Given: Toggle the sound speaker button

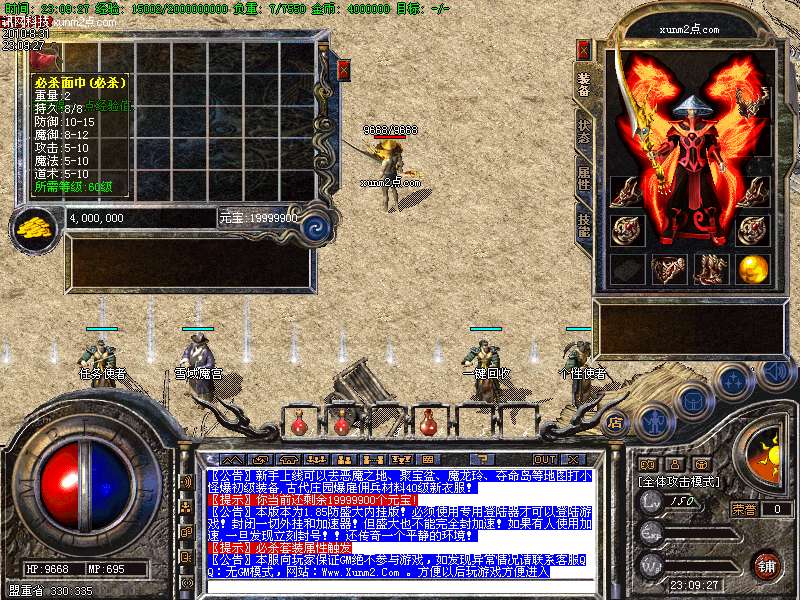Looking at the screenshot, I should [x=773, y=372].
